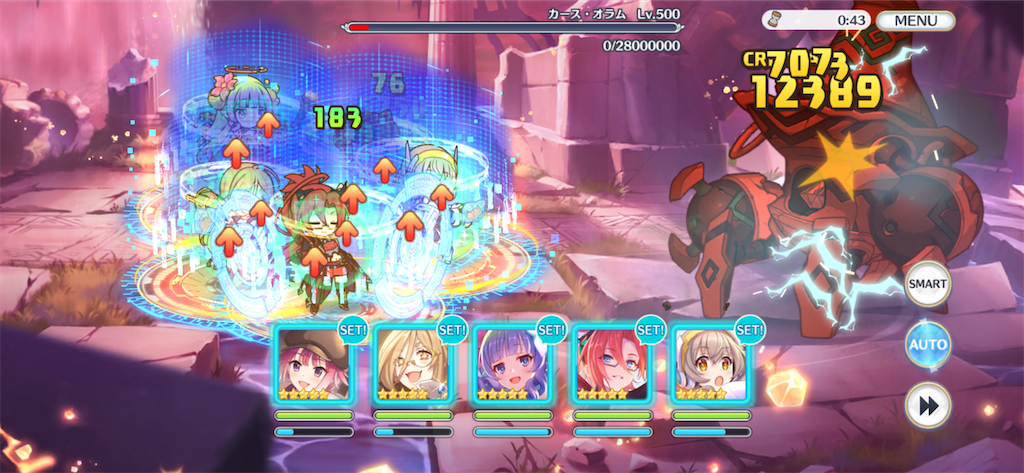Viewport: 1024px width, 473px height.
Task: Tap the red-haired character portrait
Action: [x=610, y=363]
